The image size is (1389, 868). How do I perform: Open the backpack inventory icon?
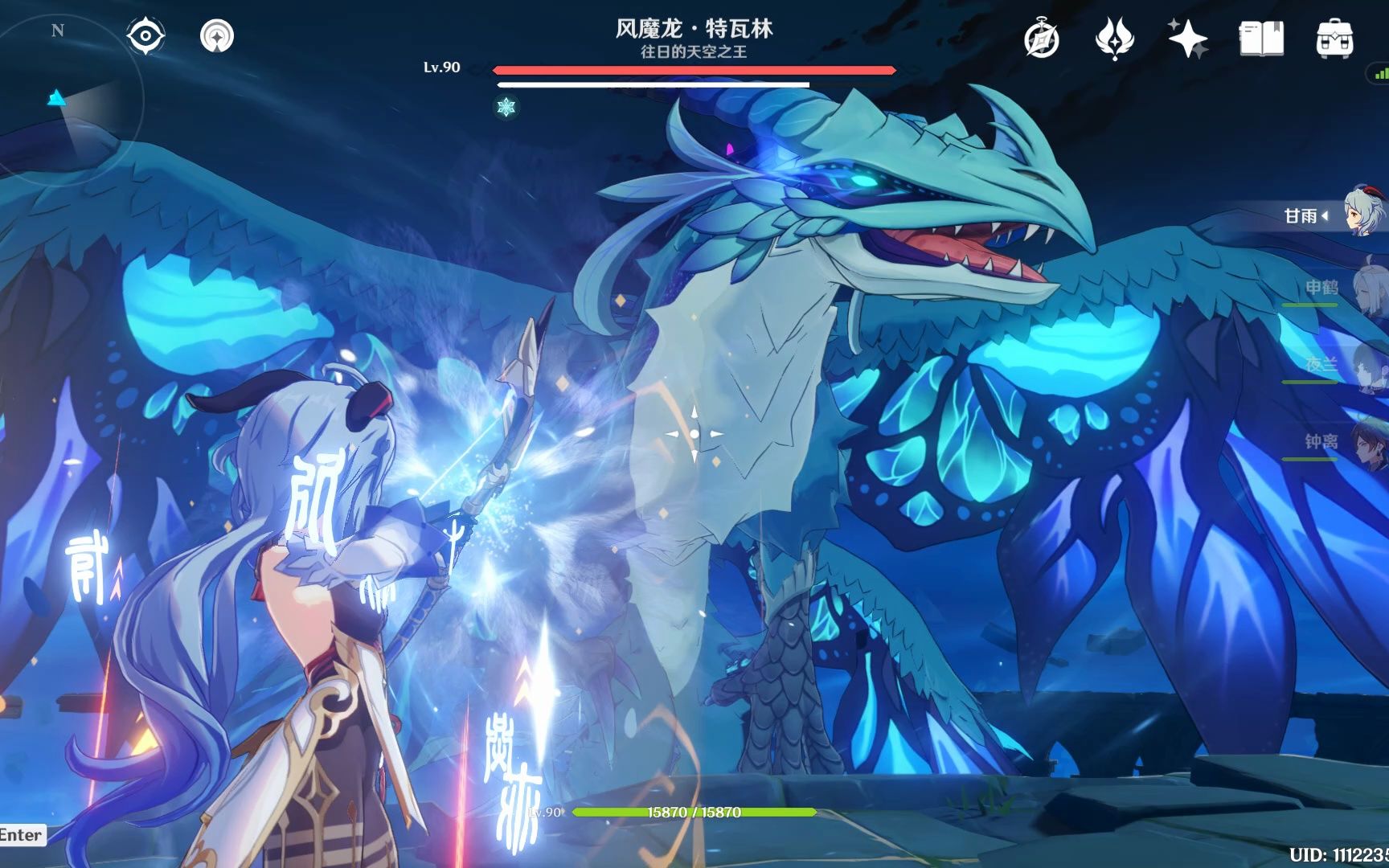click(x=1334, y=39)
